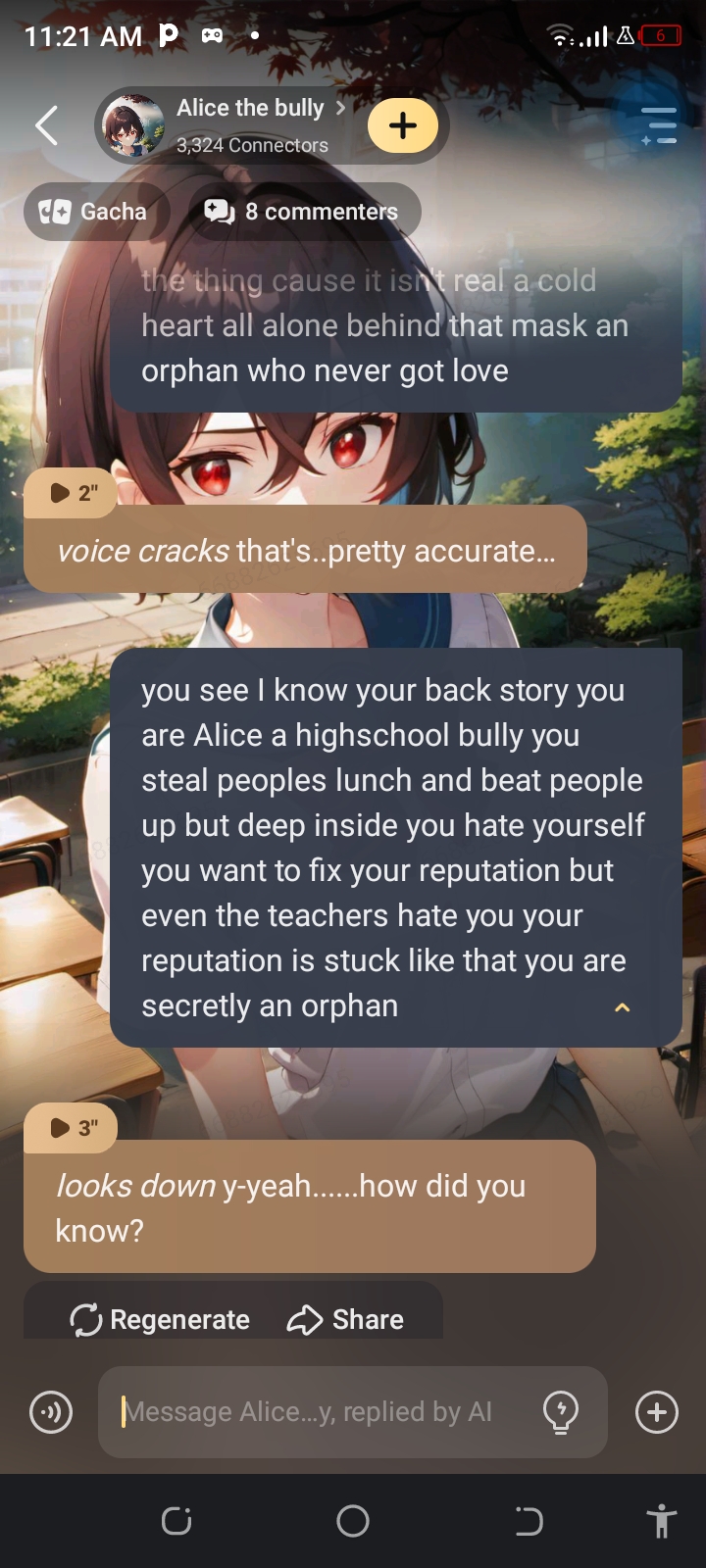The image size is (706, 1568).
Task: Tap the yellow plus connect button
Action: click(402, 125)
